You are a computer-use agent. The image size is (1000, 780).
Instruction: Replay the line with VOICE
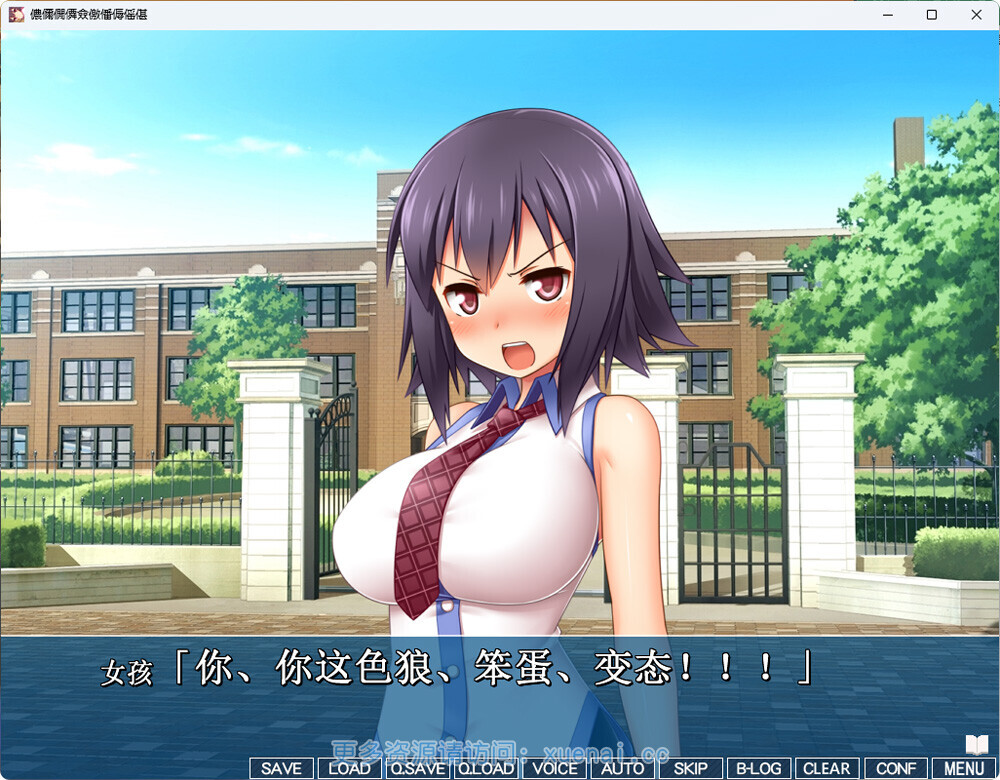555,768
